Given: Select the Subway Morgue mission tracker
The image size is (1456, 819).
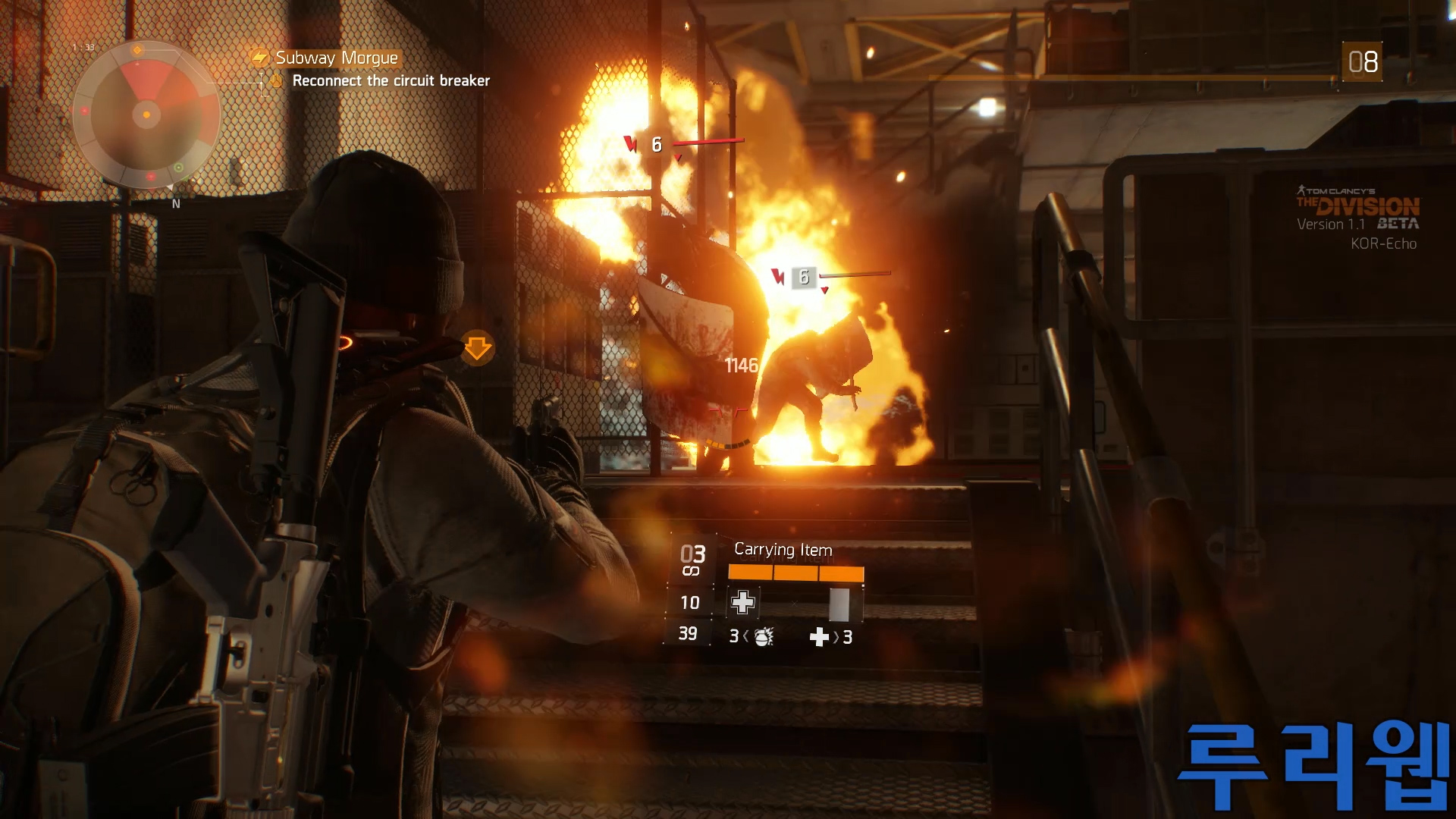Looking at the screenshot, I should coord(335,58).
